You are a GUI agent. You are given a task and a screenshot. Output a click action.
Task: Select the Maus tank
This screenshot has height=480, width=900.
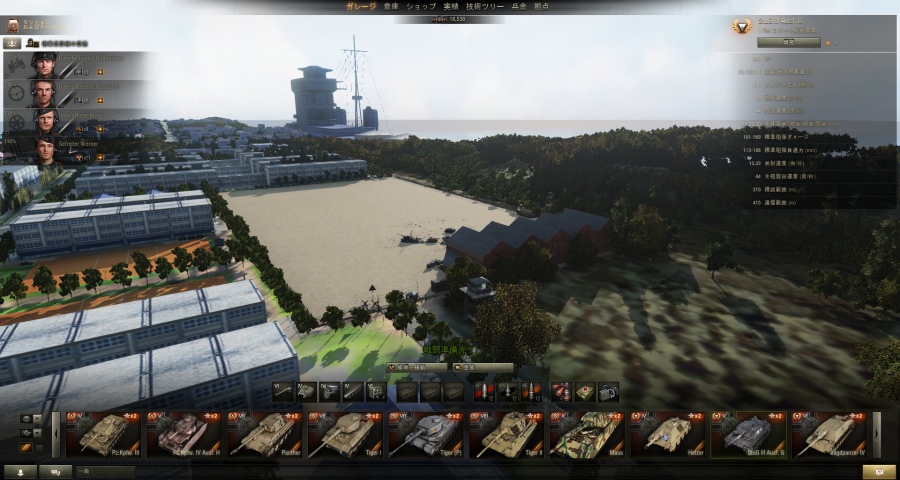[x=587, y=434]
